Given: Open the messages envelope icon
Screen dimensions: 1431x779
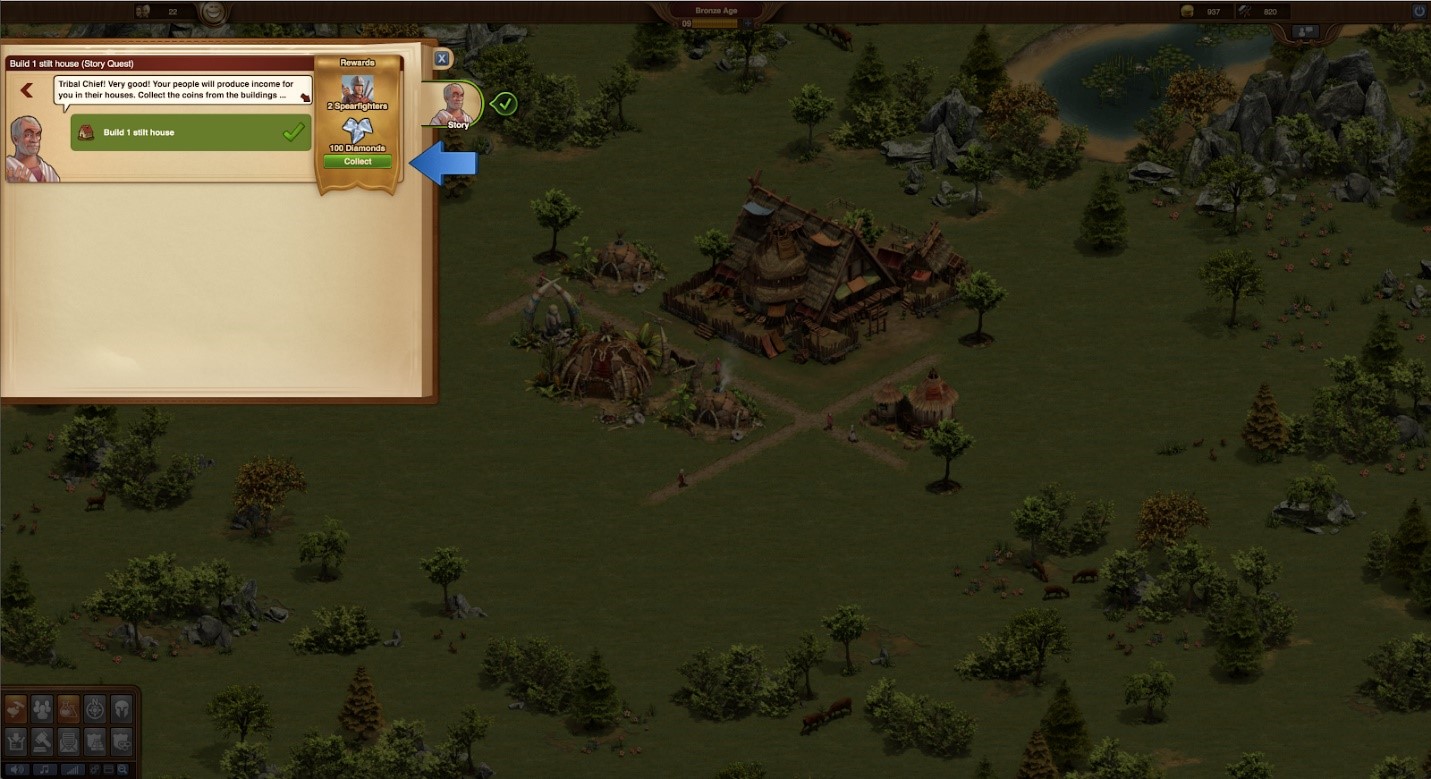Looking at the screenshot, I should click(68, 741).
